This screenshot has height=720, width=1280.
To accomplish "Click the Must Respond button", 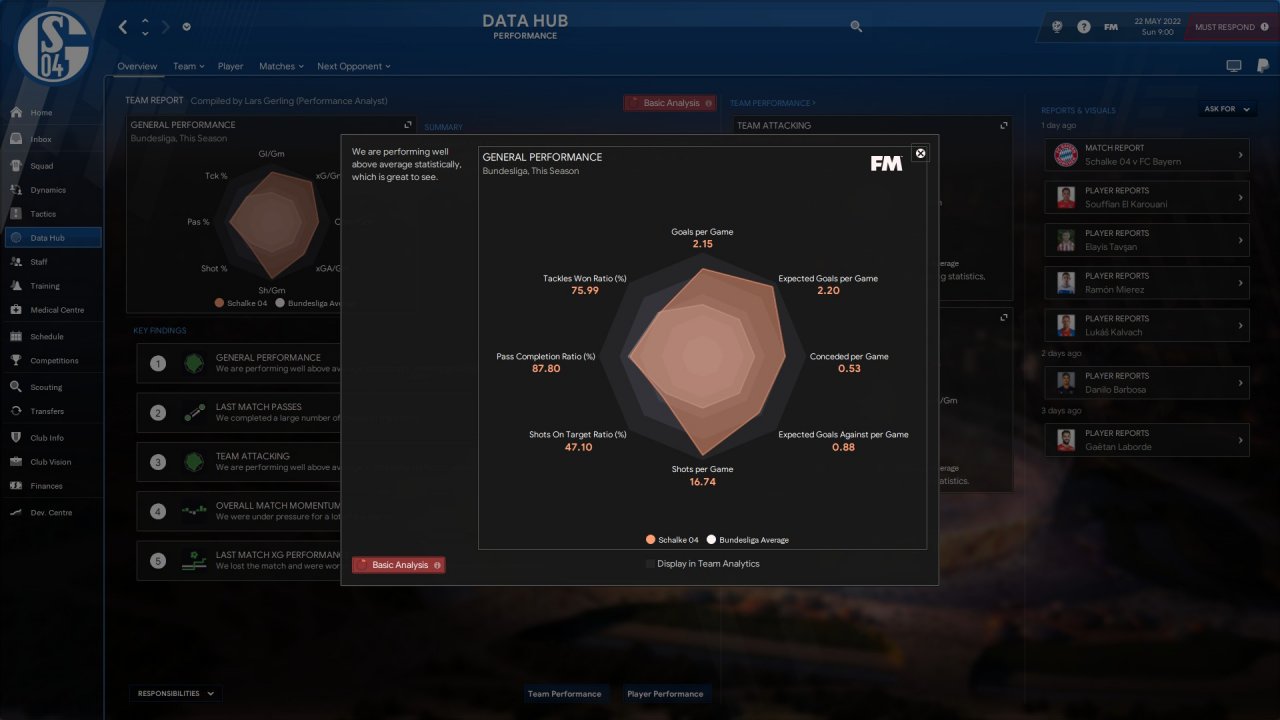I will pyautogui.click(x=1231, y=27).
